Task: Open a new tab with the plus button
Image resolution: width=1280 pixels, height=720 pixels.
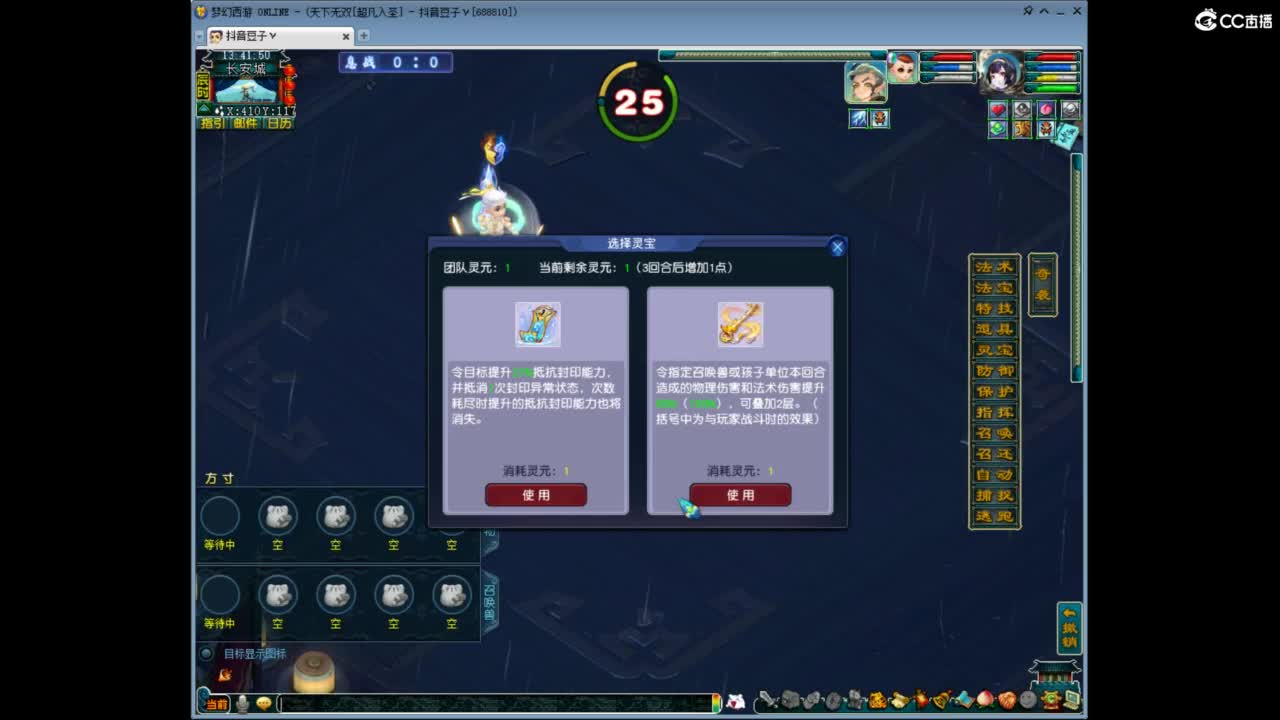Action: click(364, 35)
